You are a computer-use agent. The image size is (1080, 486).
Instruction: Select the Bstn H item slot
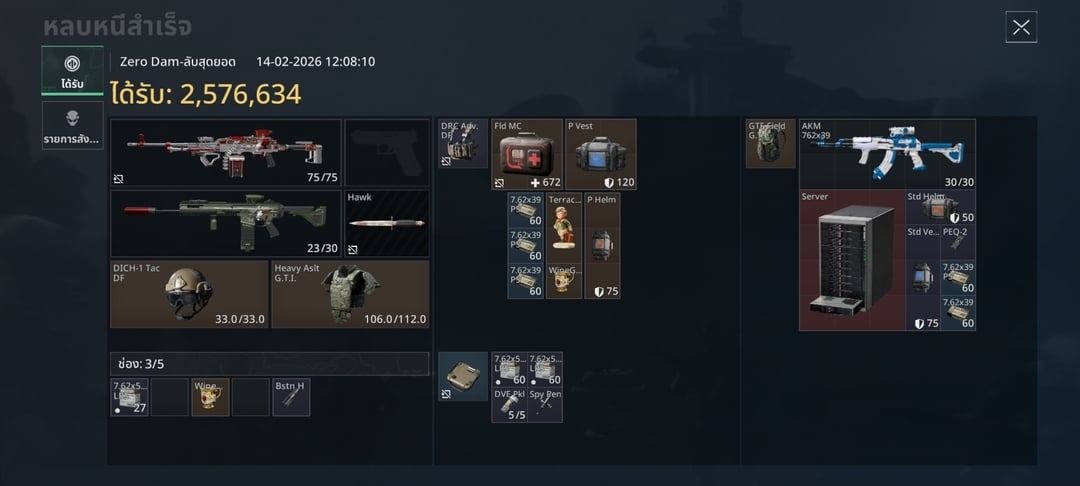point(291,397)
